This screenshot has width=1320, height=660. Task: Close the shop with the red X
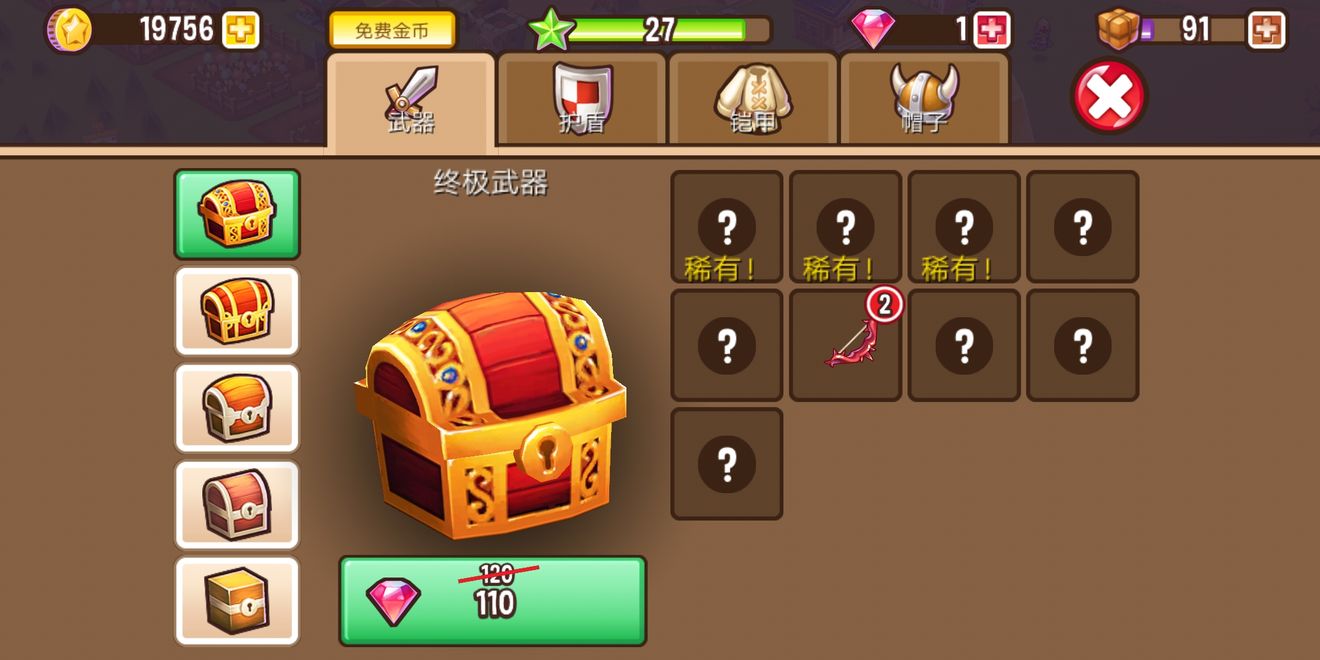click(1109, 96)
